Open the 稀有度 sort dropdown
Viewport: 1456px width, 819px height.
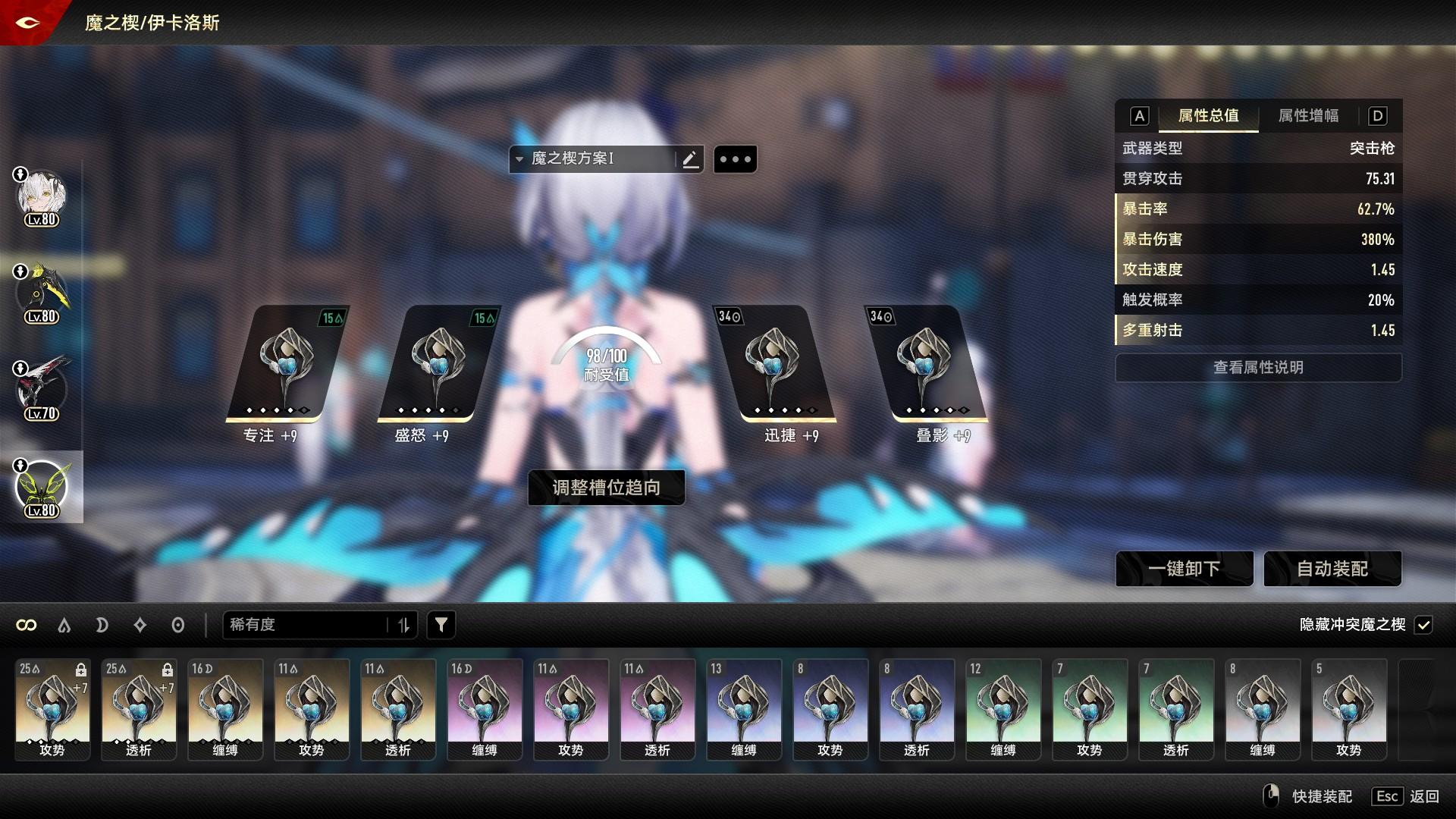coord(307,625)
